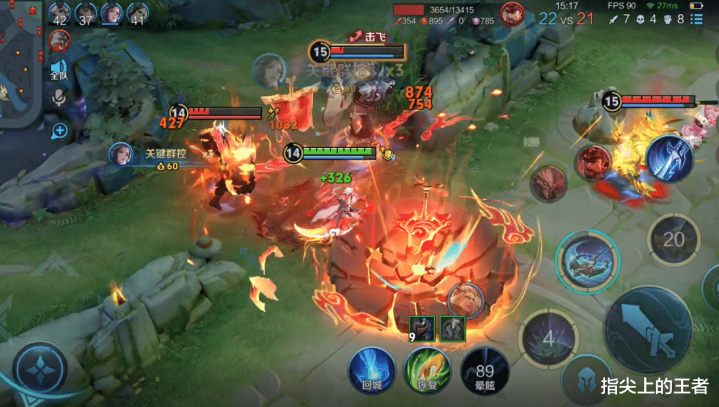Open the blue plus quick-chat button
Viewport: 719px width, 407px height.
59,130
